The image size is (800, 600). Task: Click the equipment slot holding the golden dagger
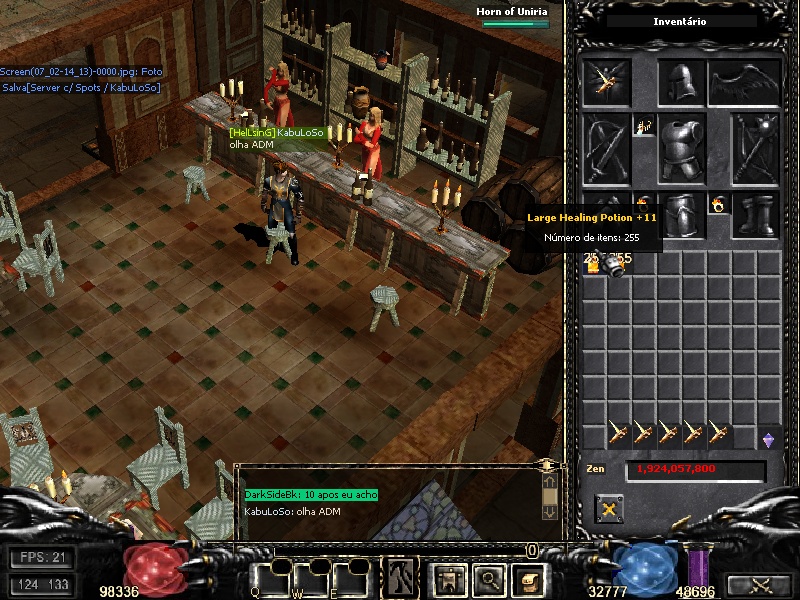point(606,83)
